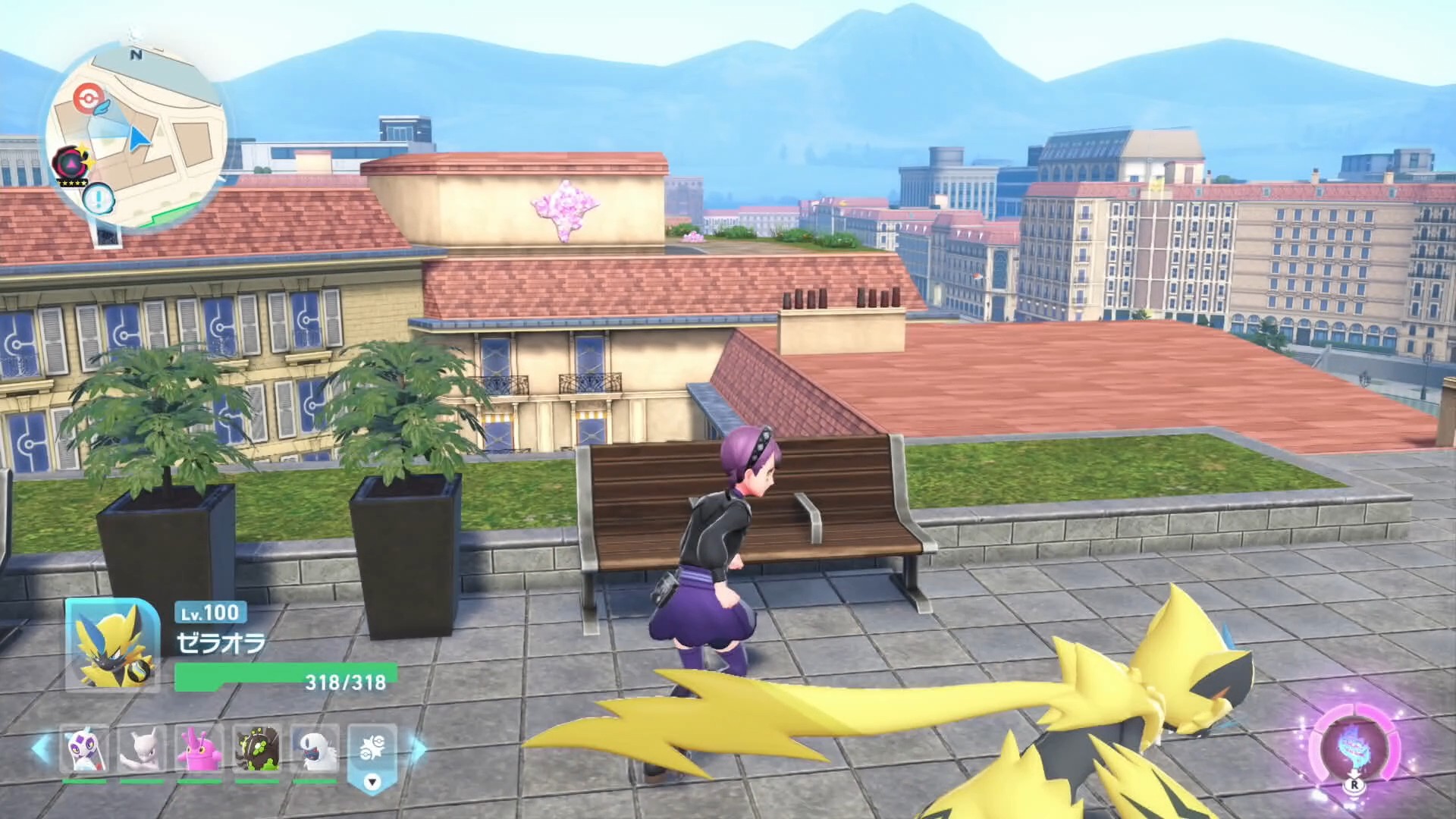Click the right arrow of party bar
1456x819 pixels.
click(418, 749)
